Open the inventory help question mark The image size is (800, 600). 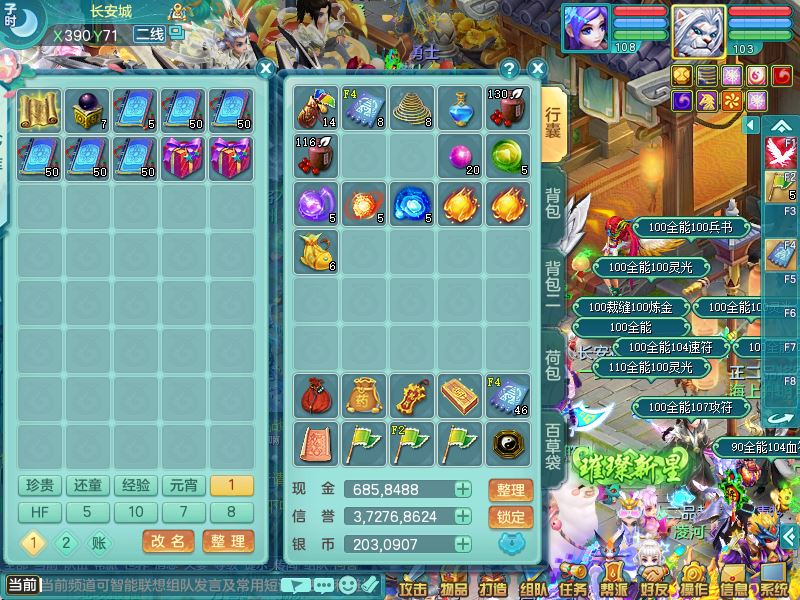pyautogui.click(x=510, y=69)
